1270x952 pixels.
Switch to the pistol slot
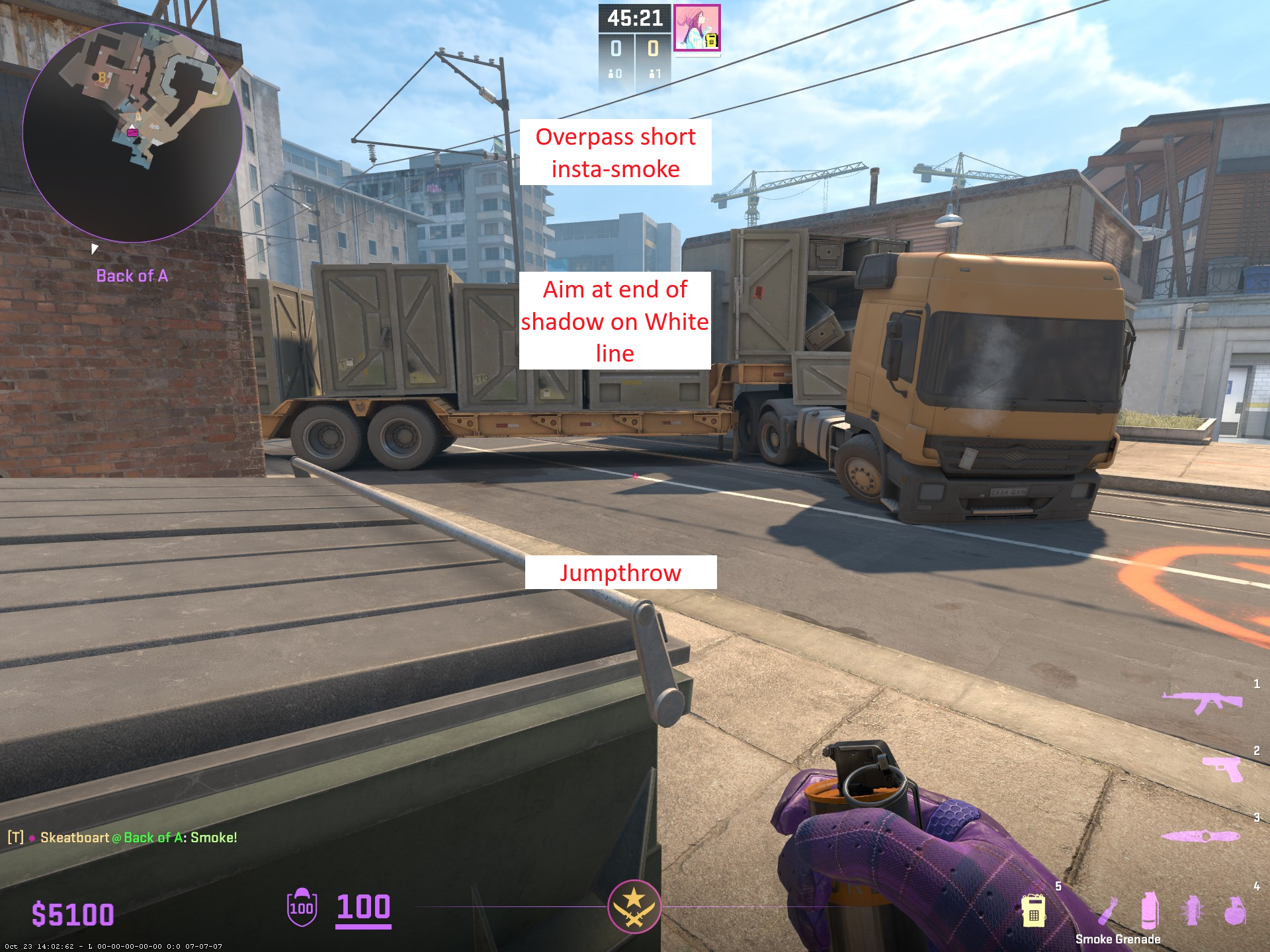1223,768
